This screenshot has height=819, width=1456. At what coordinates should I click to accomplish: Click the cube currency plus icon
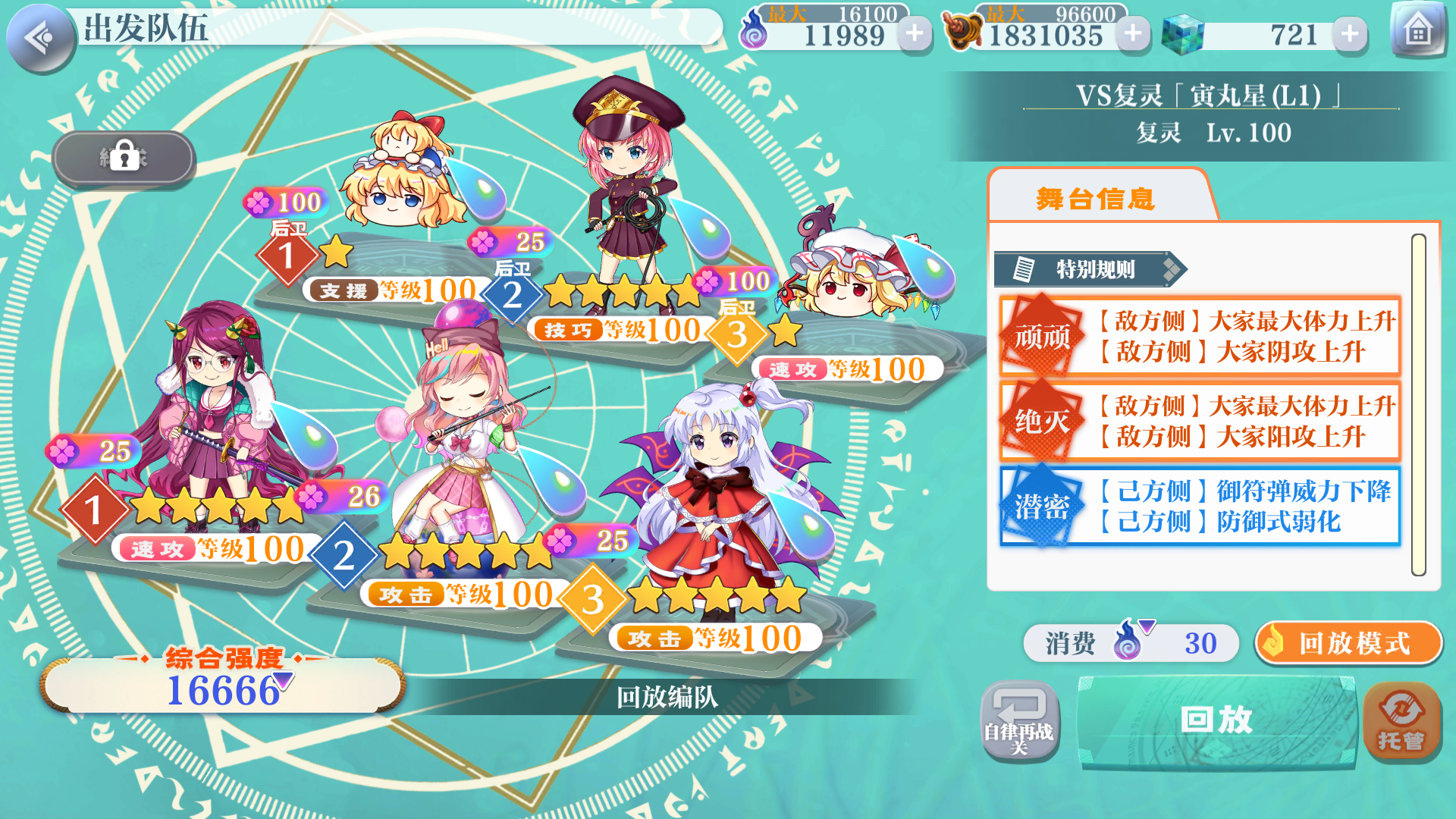[x=1349, y=33]
